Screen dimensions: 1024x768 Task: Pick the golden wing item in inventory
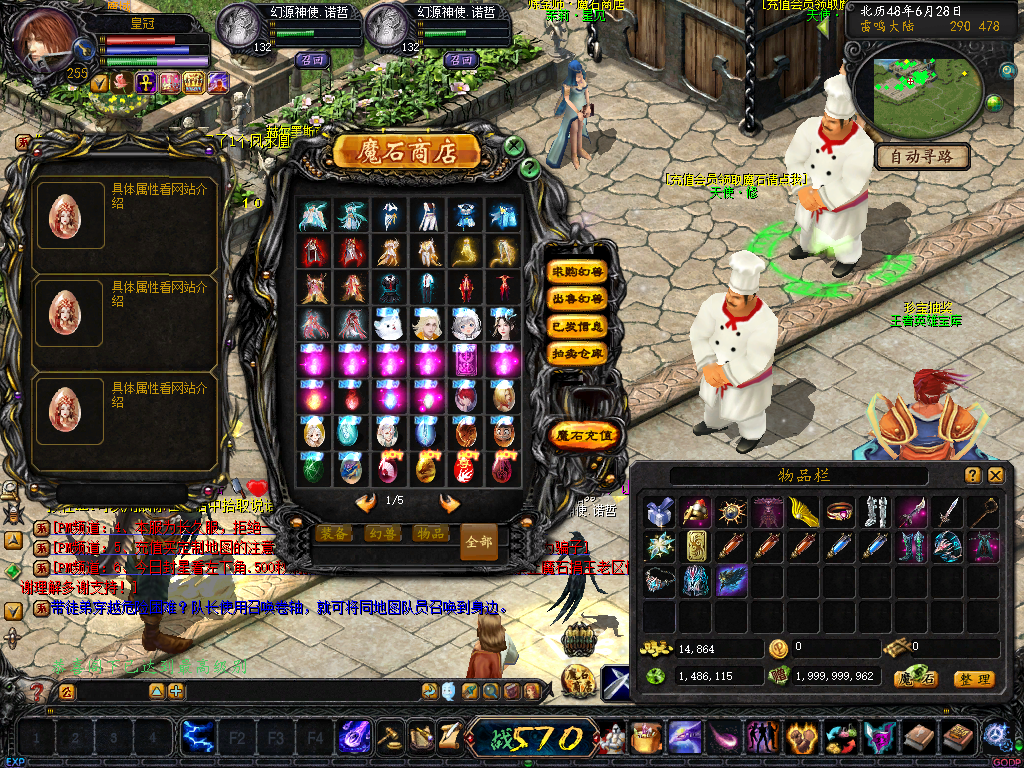pos(802,512)
